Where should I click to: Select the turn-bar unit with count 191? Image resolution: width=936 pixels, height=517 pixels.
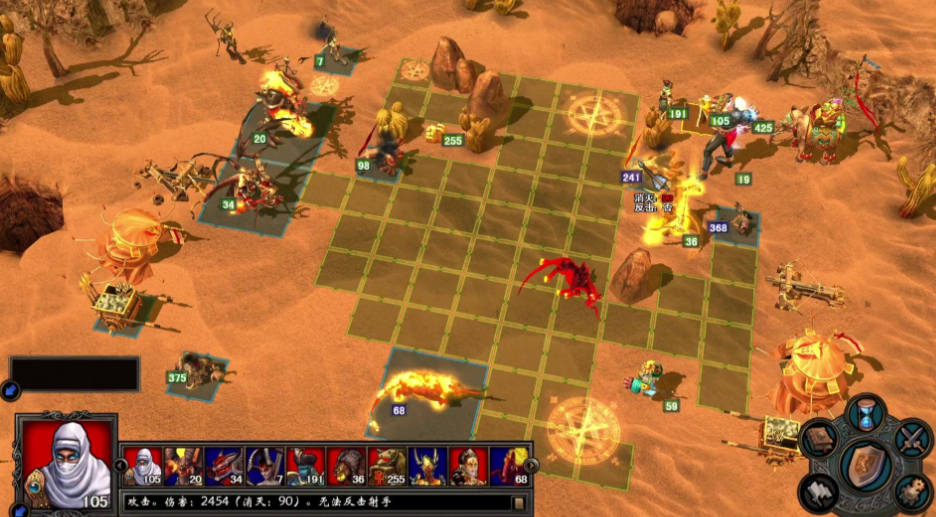306,466
